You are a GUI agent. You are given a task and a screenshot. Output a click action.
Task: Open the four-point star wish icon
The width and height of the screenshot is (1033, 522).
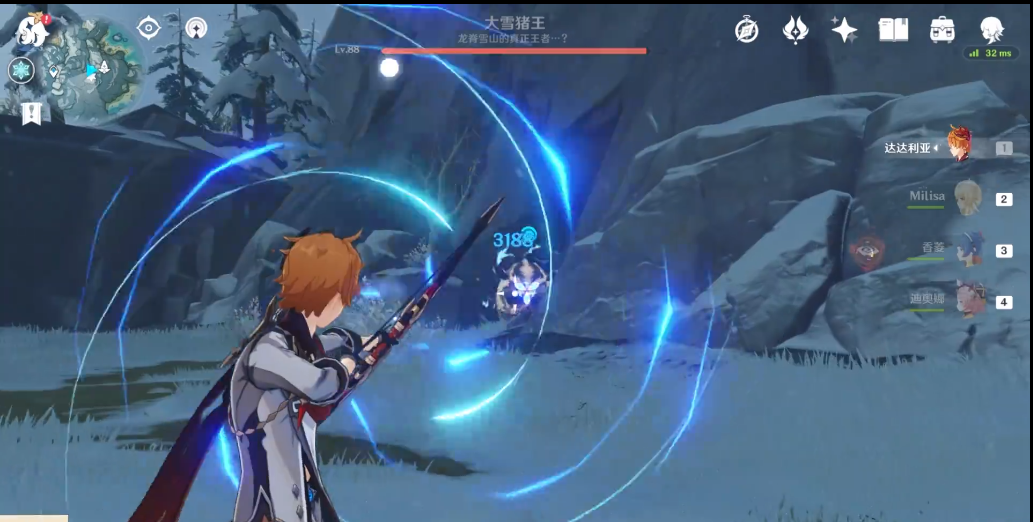click(844, 30)
